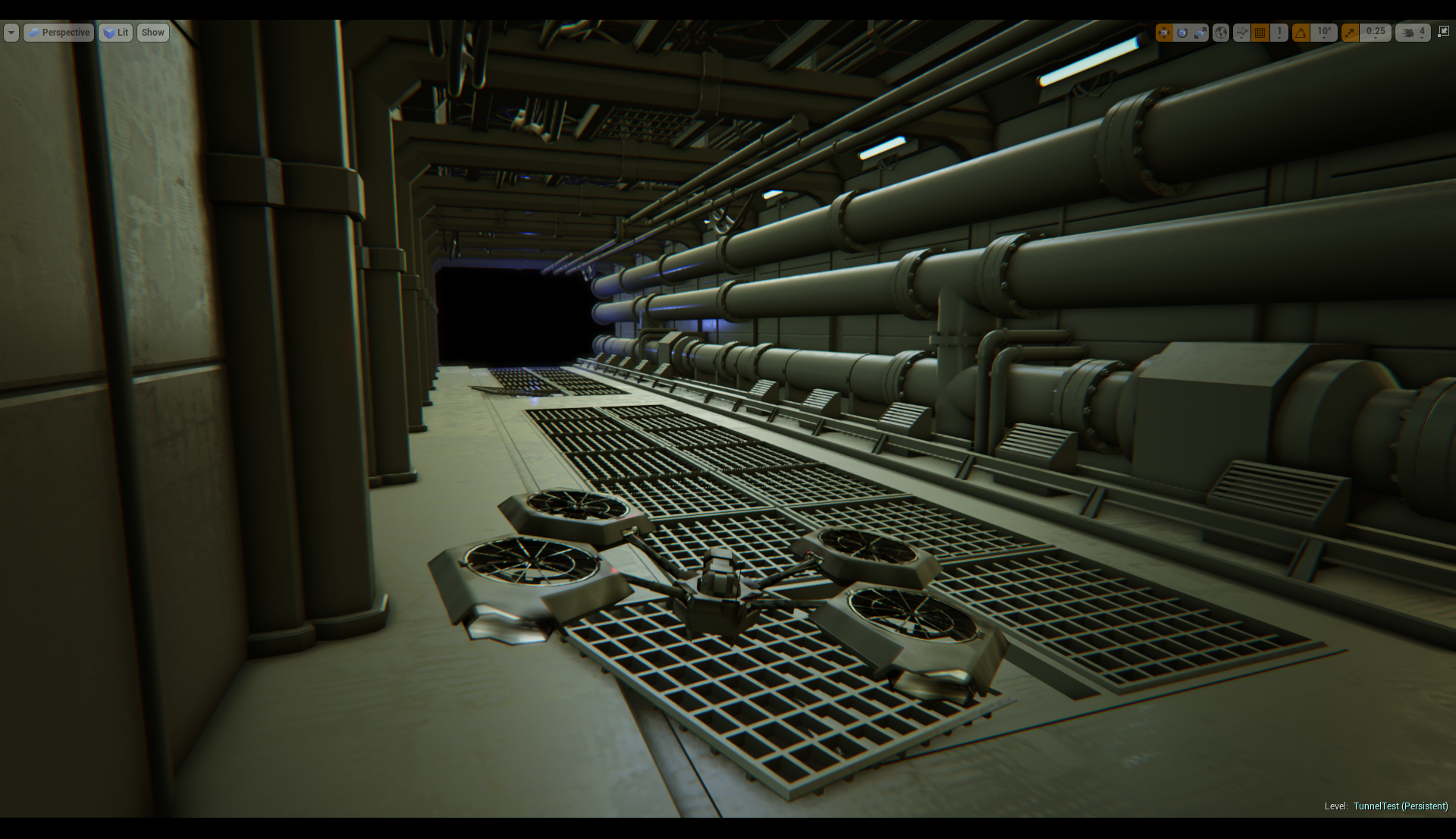Select the scale gizmo tool

(x=1200, y=33)
